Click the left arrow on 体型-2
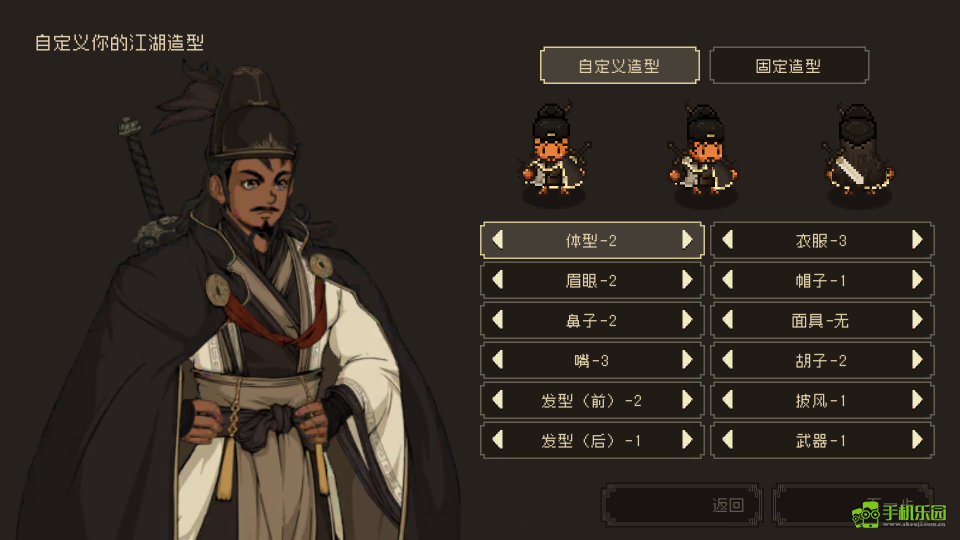The height and width of the screenshot is (540, 960). [498, 240]
